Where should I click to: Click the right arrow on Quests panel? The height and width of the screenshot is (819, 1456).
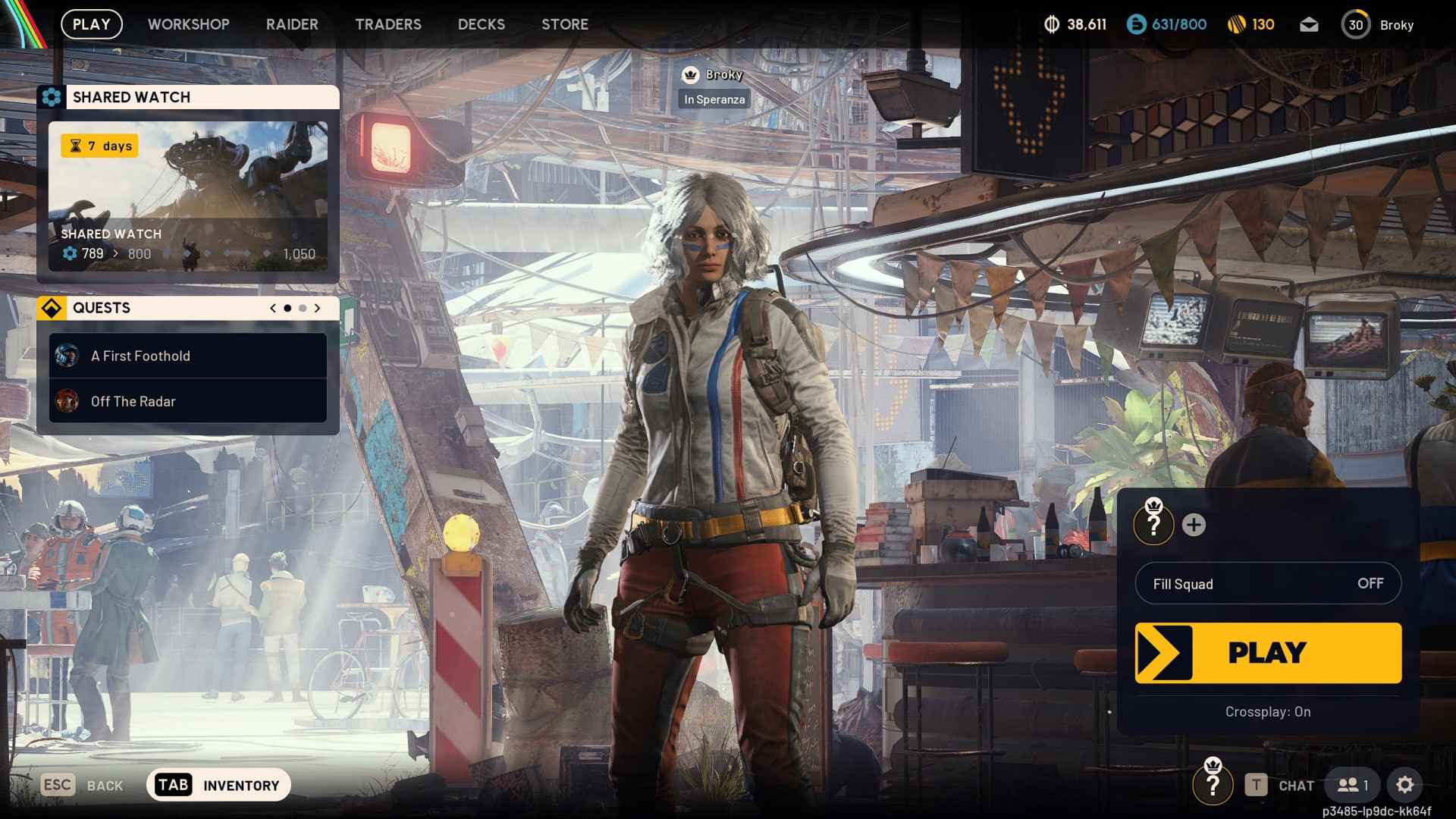click(x=317, y=308)
